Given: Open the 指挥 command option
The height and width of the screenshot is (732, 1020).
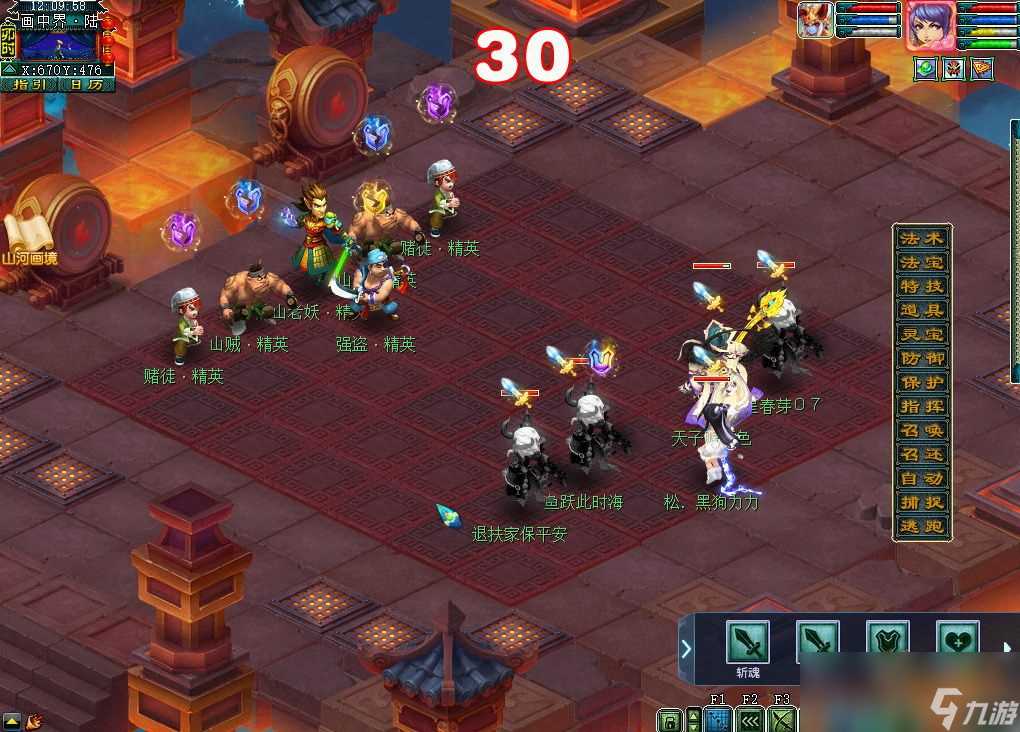Looking at the screenshot, I should pyautogui.click(x=921, y=407).
